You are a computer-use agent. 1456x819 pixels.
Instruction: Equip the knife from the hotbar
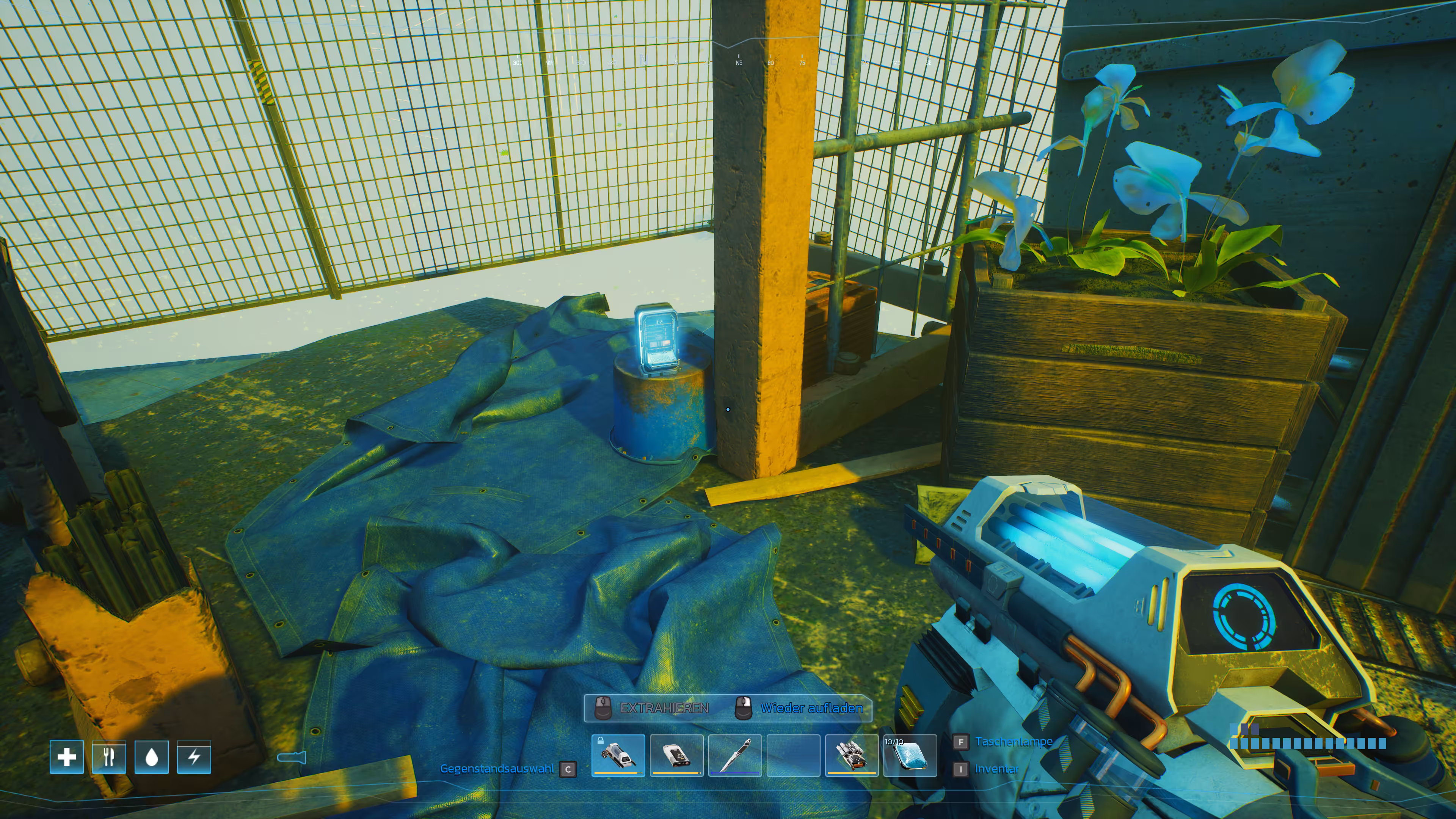point(735,755)
